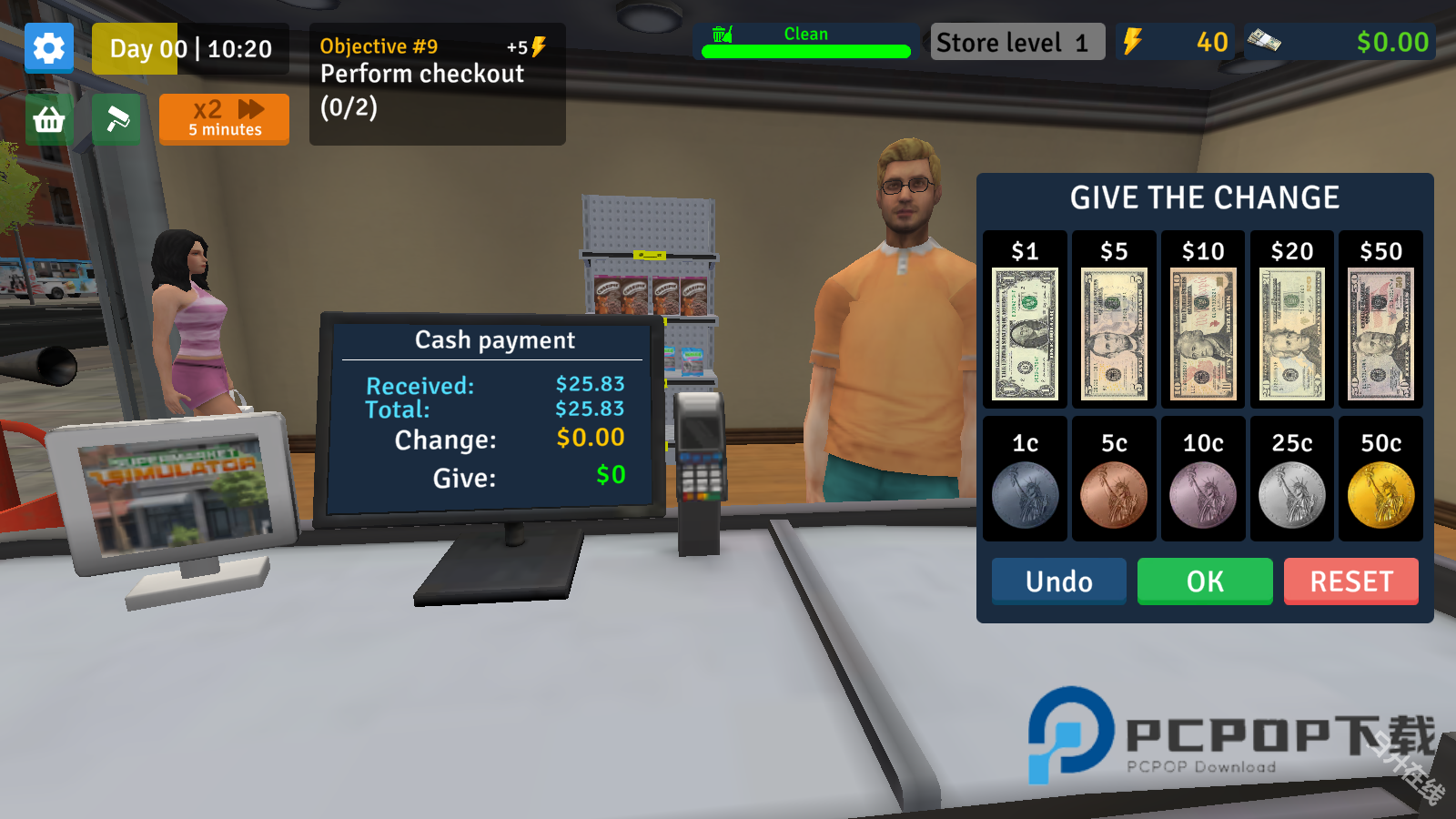
Task: Add a 10c coin to change
Action: (1203, 494)
